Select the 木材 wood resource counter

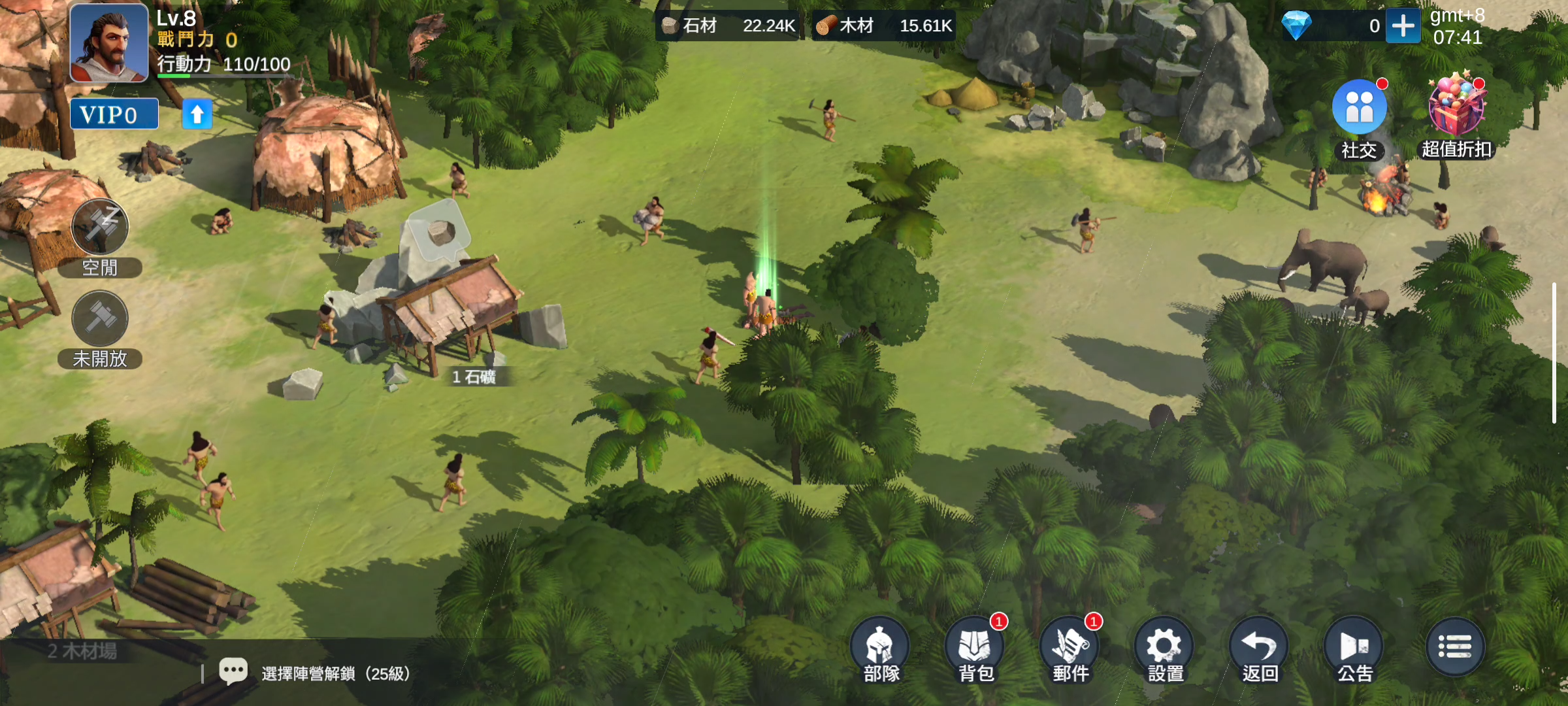pos(884,26)
